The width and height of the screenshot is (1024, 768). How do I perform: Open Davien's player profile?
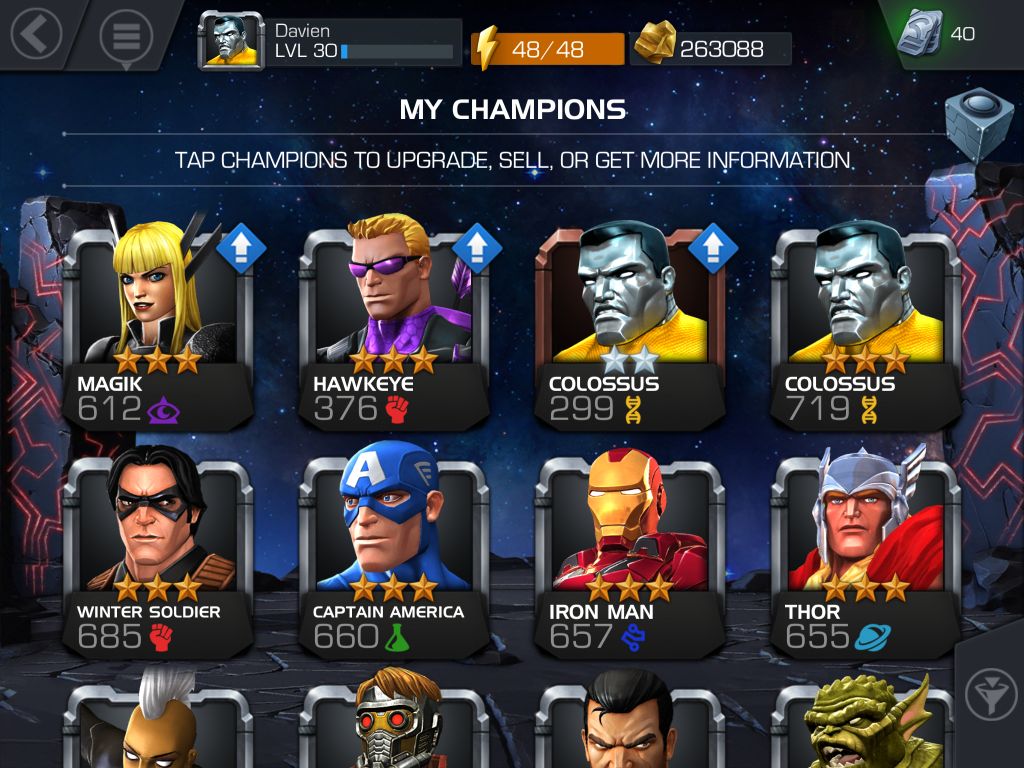331,41
